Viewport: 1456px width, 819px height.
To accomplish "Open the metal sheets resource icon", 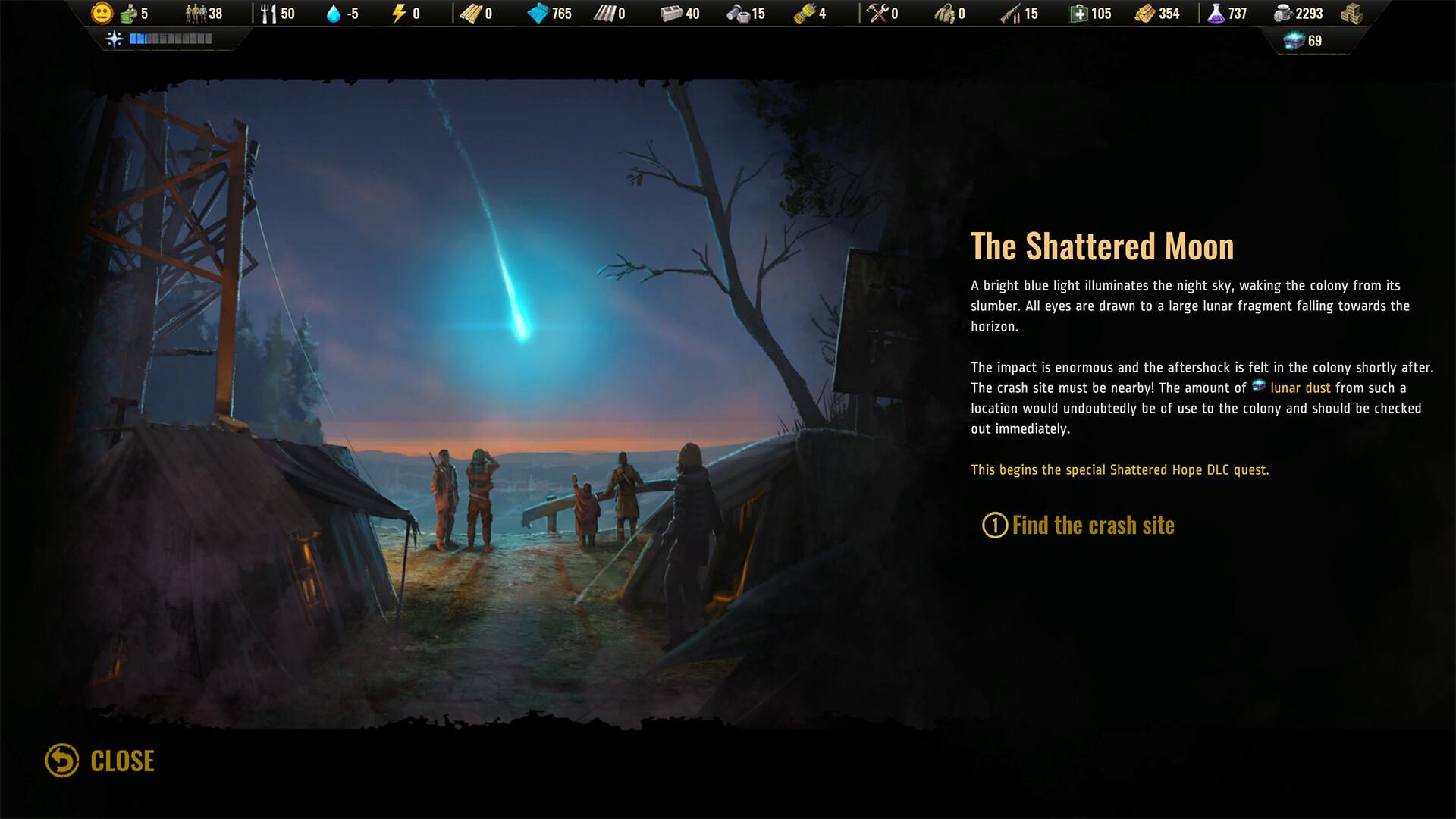I will pos(606,12).
